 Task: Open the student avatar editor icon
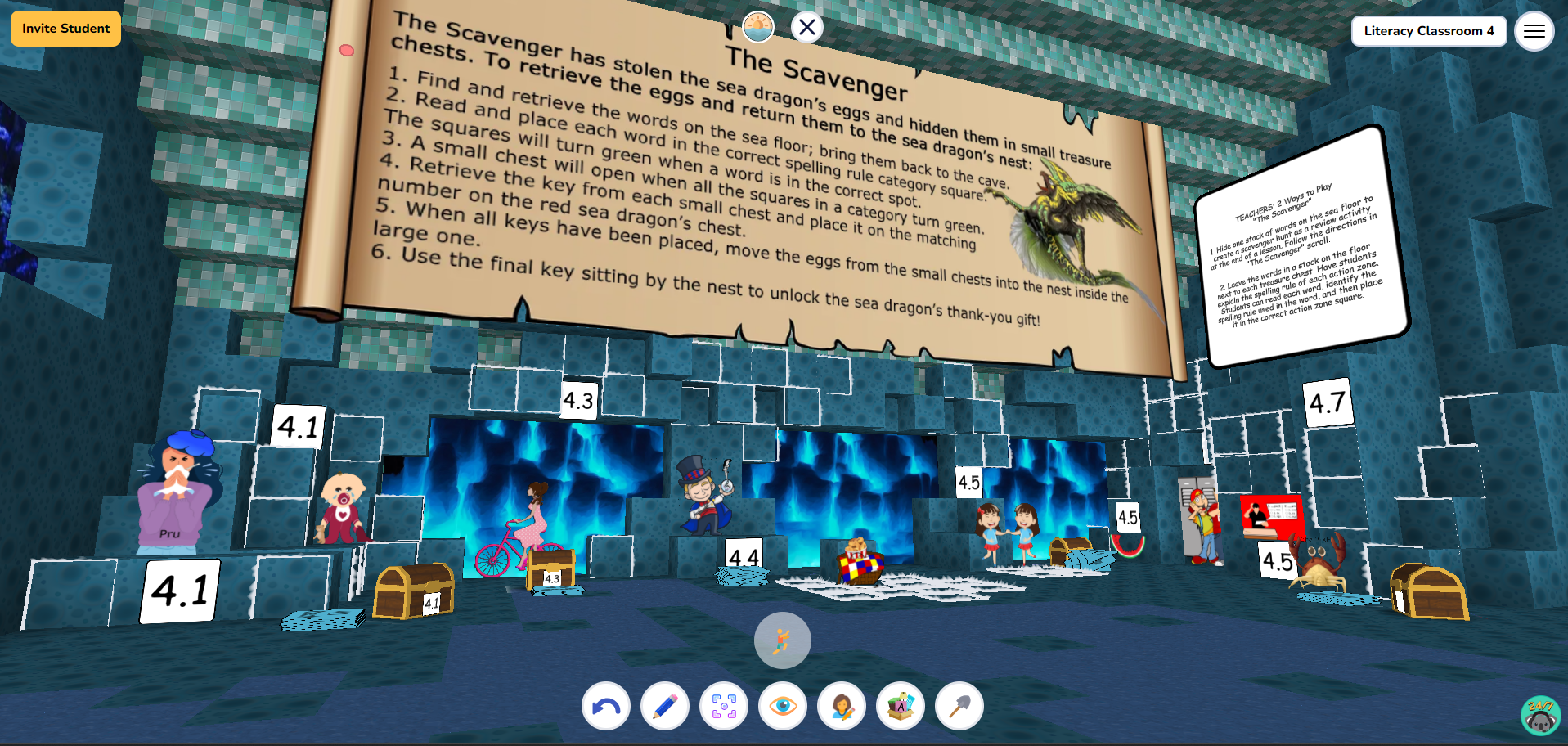click(x=841, y=706)
